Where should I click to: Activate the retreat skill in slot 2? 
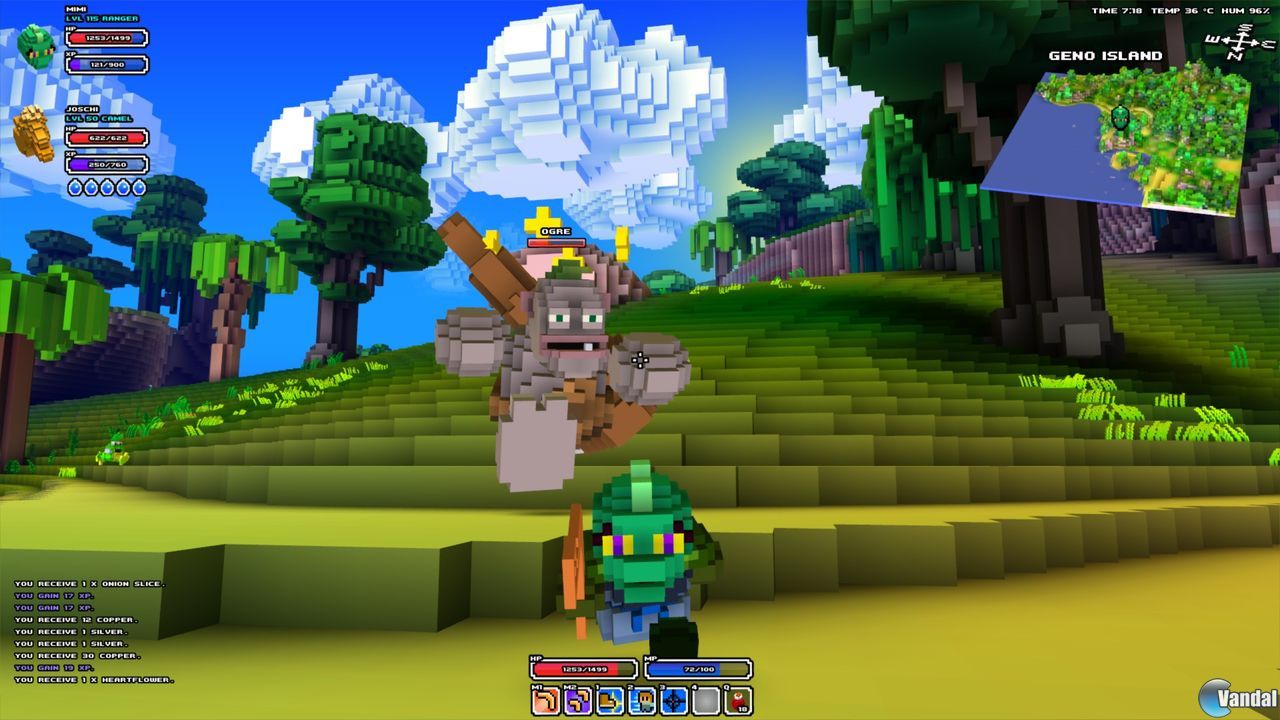click(640, 699)
